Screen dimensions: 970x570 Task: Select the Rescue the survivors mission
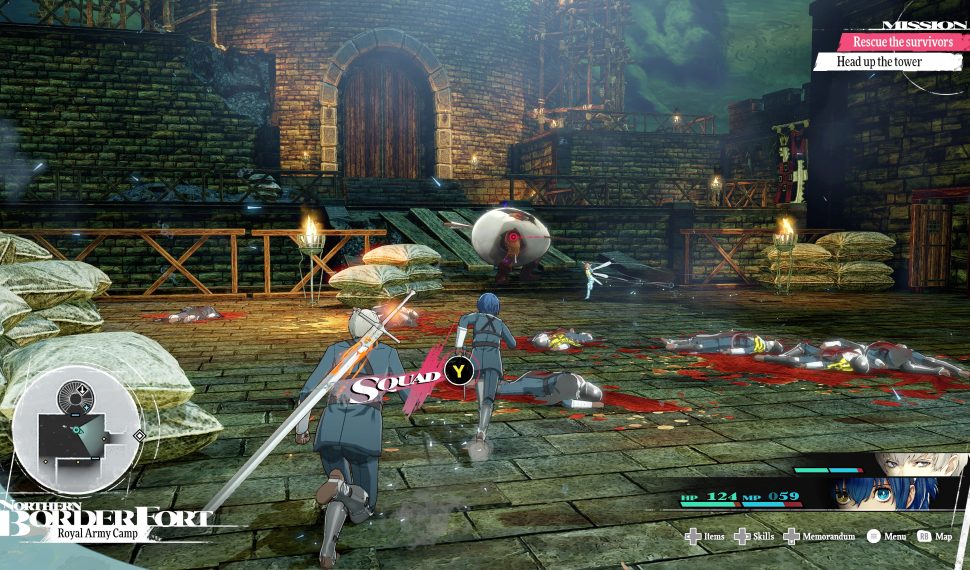(888, 42)
